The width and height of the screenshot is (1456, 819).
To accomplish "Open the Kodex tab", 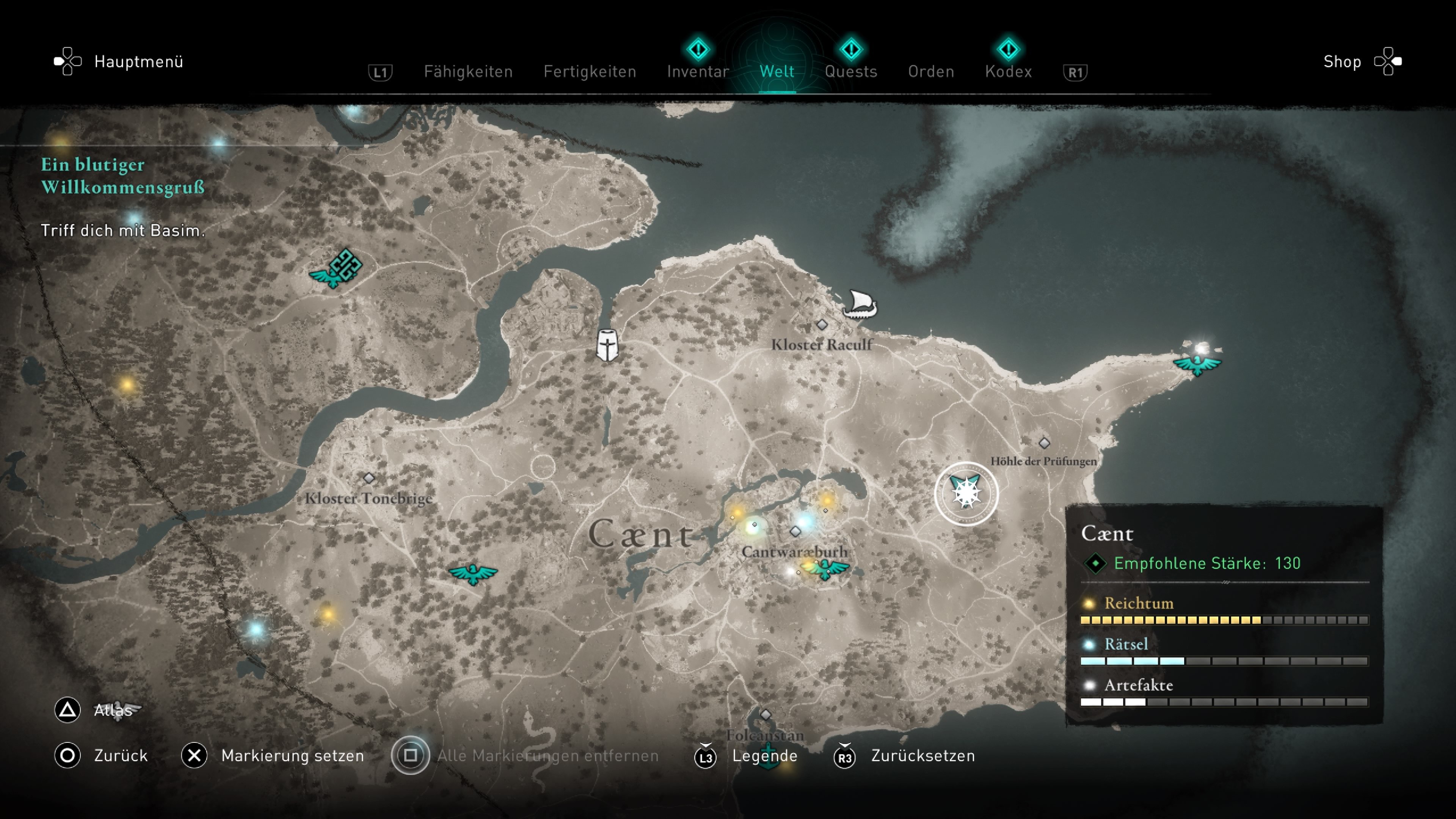I will pyautogui.click(x=1008, y=72).
